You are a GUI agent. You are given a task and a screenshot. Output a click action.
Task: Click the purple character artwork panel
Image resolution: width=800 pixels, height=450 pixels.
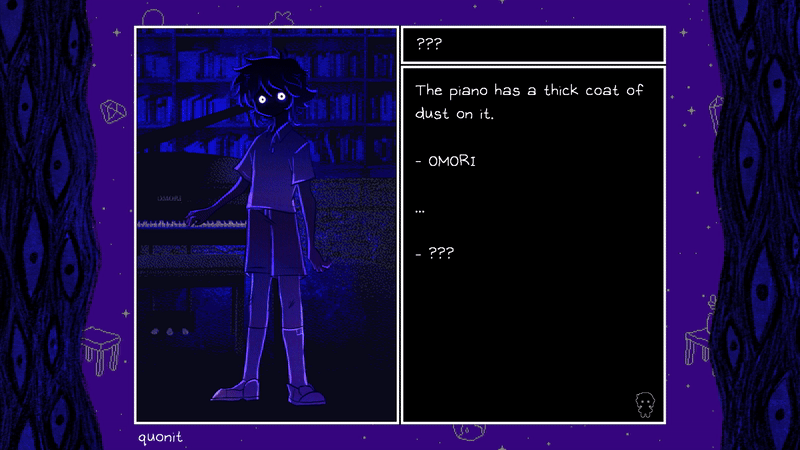click(267, 224)
